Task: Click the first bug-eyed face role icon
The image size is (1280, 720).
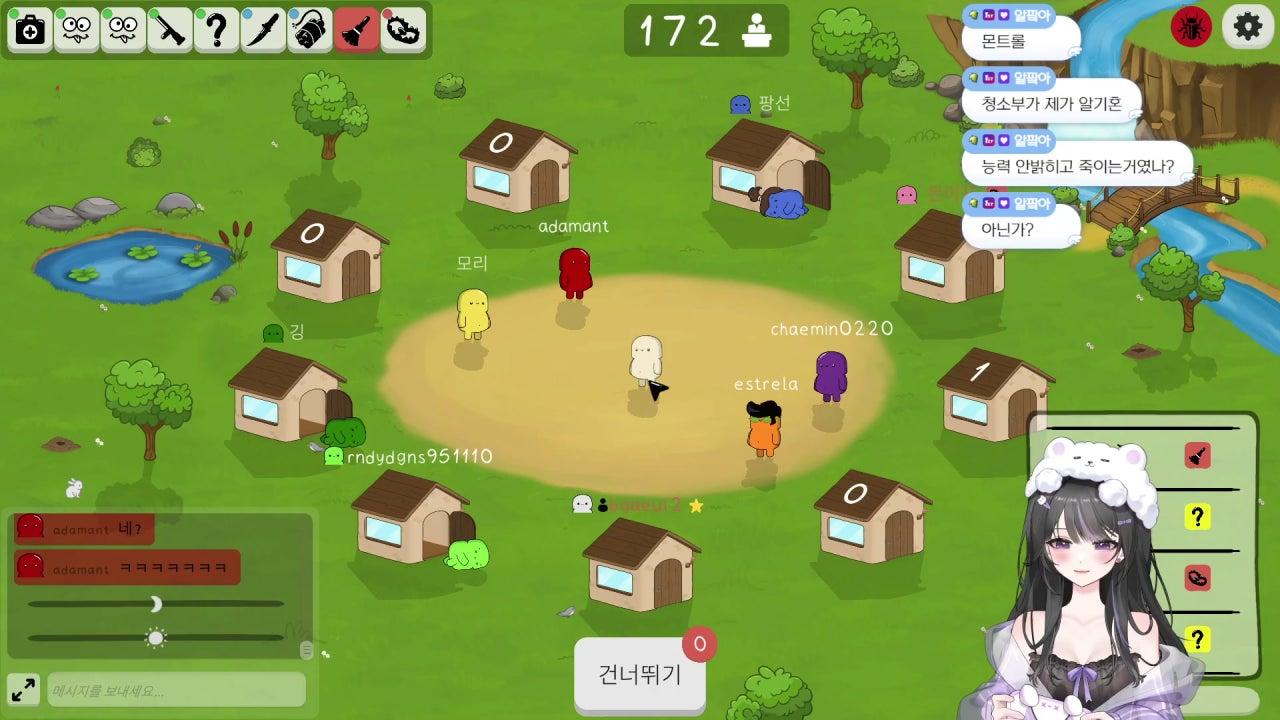Action: pos(75,31)
